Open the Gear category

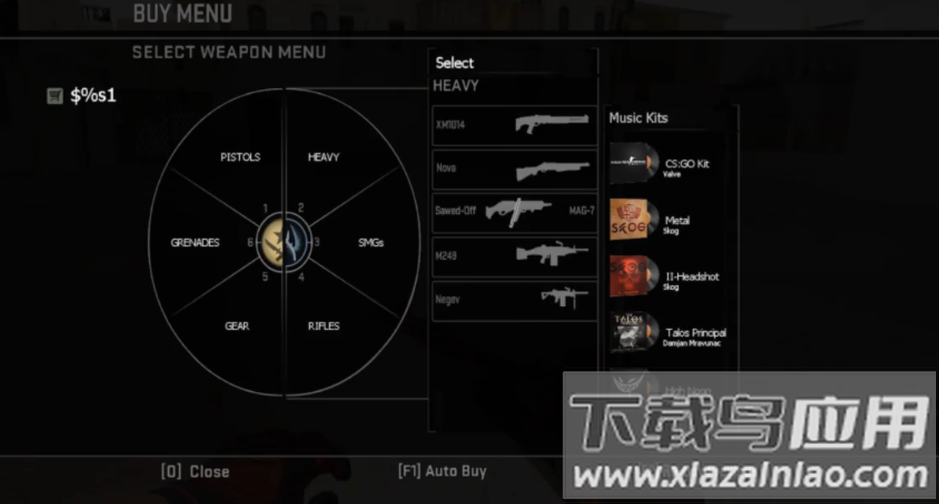[x=237, y=326]
